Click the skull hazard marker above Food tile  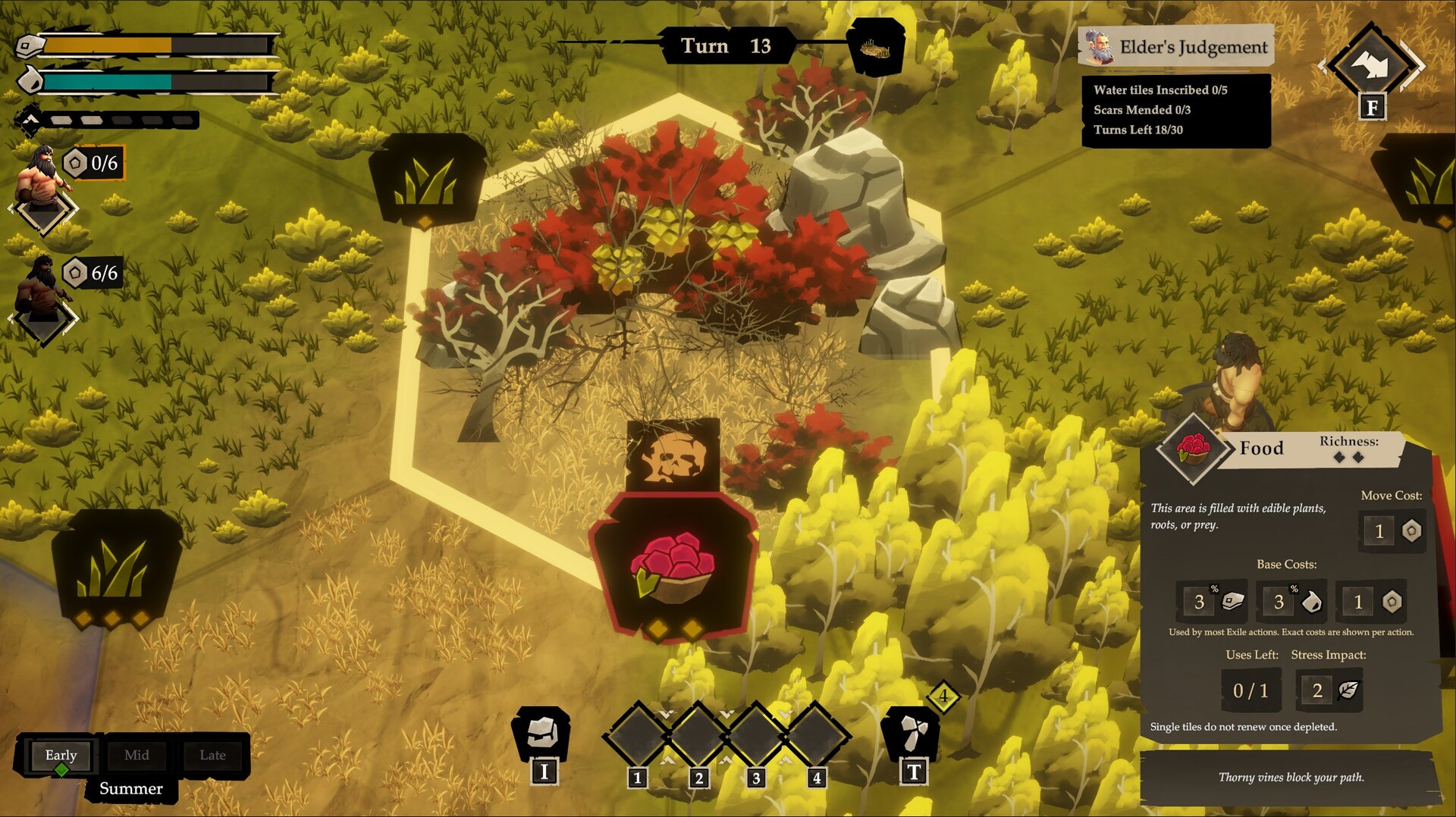point(673,455)
